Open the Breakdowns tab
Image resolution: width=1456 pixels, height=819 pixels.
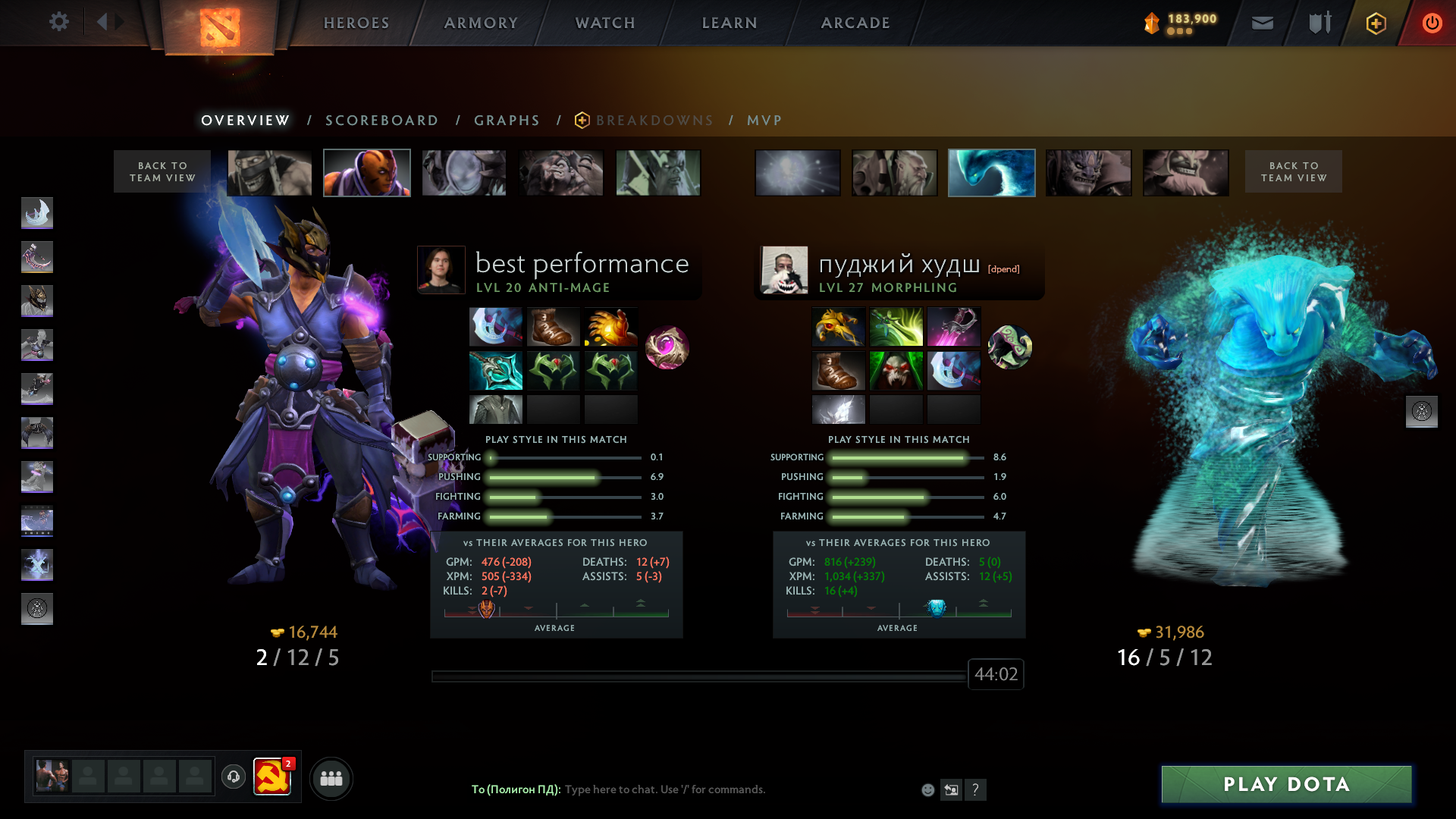point(654,121)
